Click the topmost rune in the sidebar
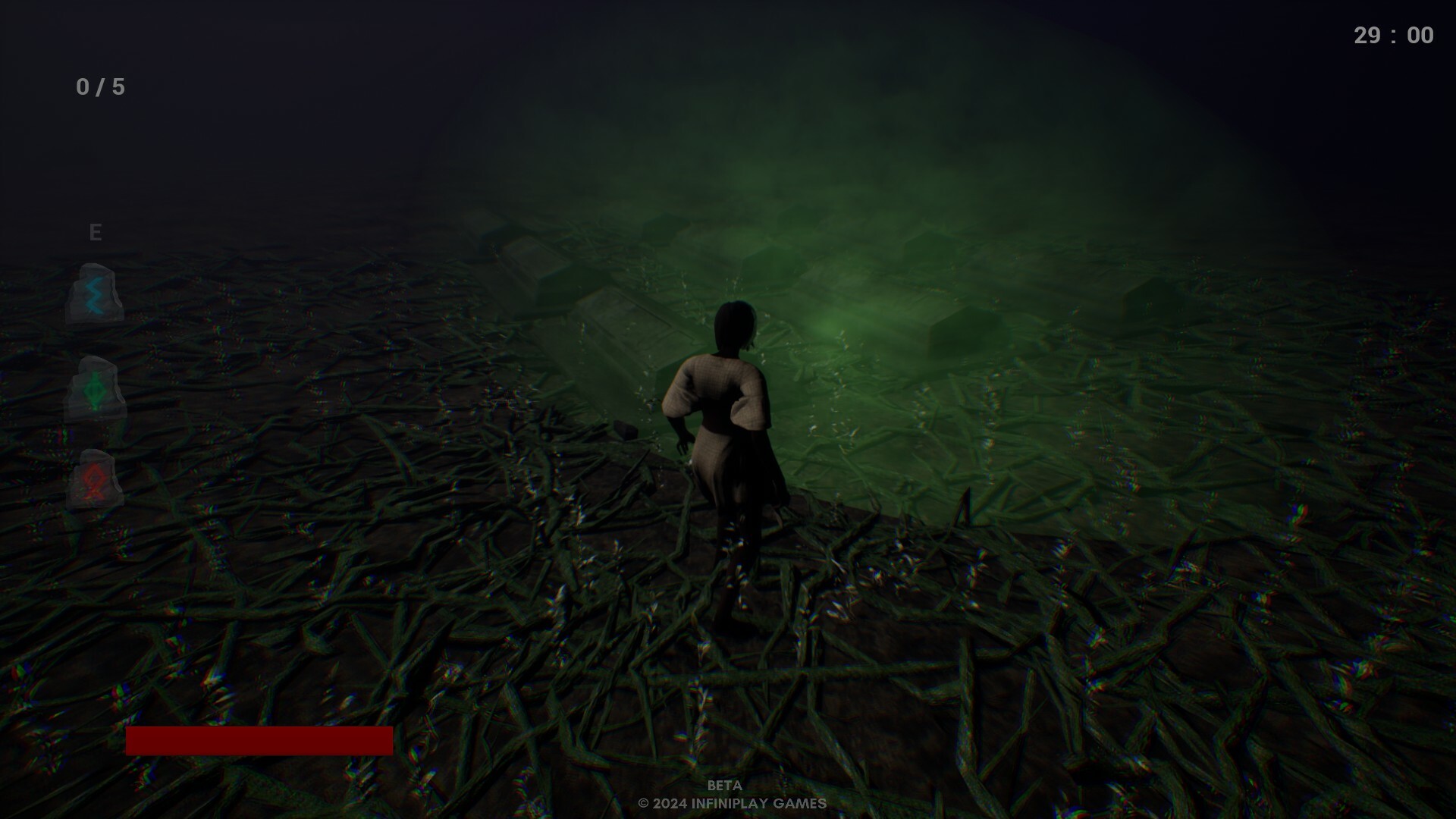This screenshot has height=819, width=1456. coord(95,296)
